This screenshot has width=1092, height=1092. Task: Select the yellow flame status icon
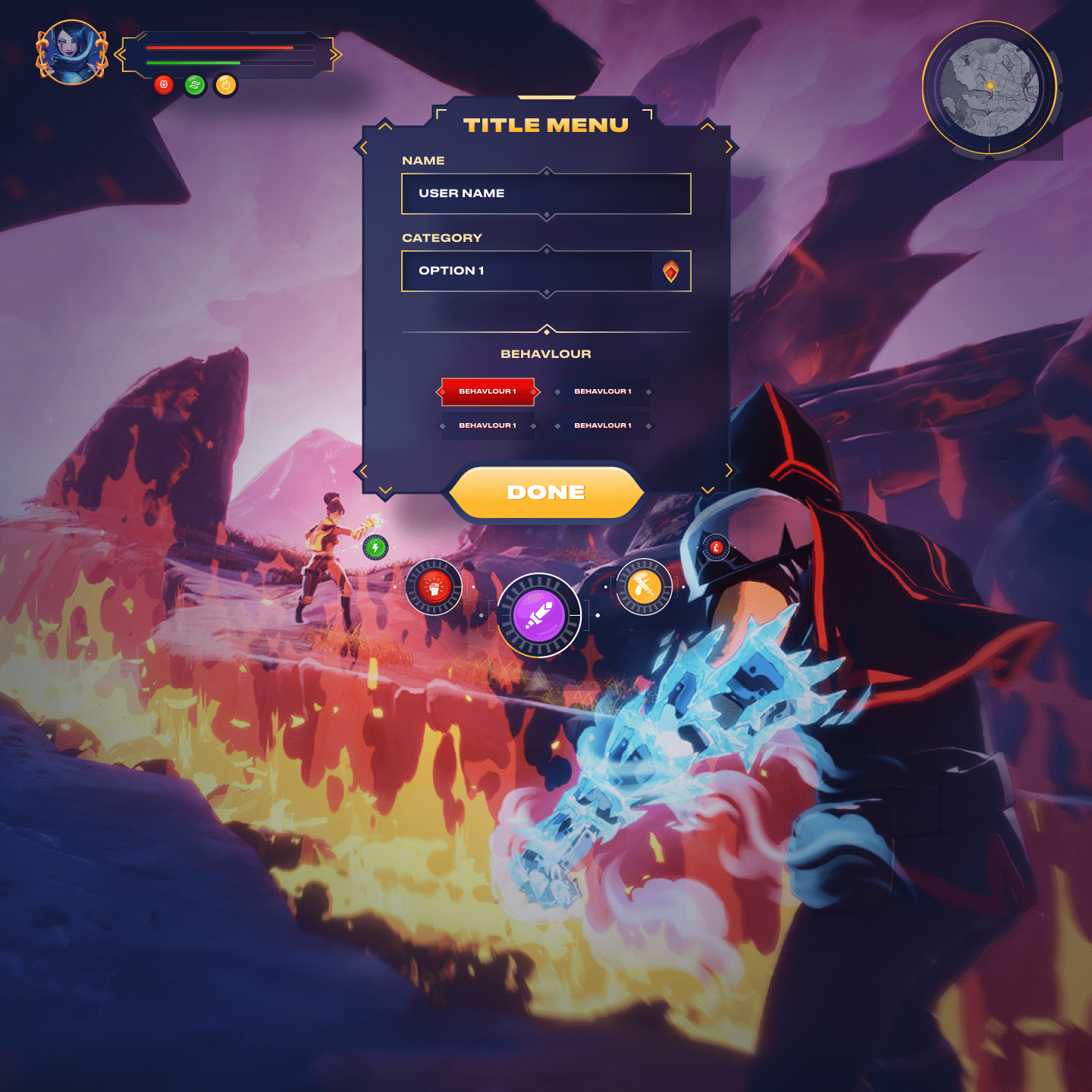pos(226,85)
